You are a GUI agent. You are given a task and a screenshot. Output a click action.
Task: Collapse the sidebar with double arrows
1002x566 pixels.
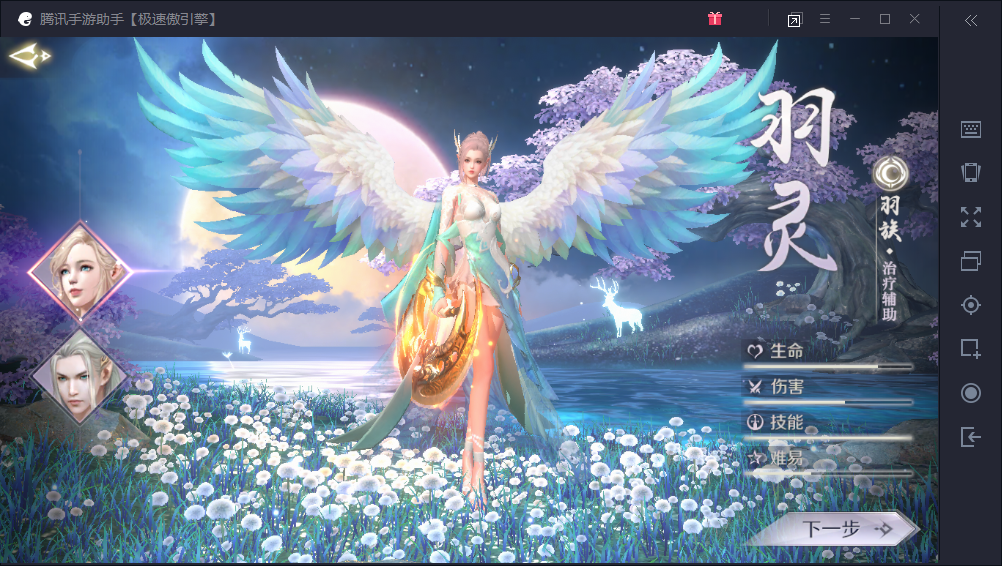(970, 20)
